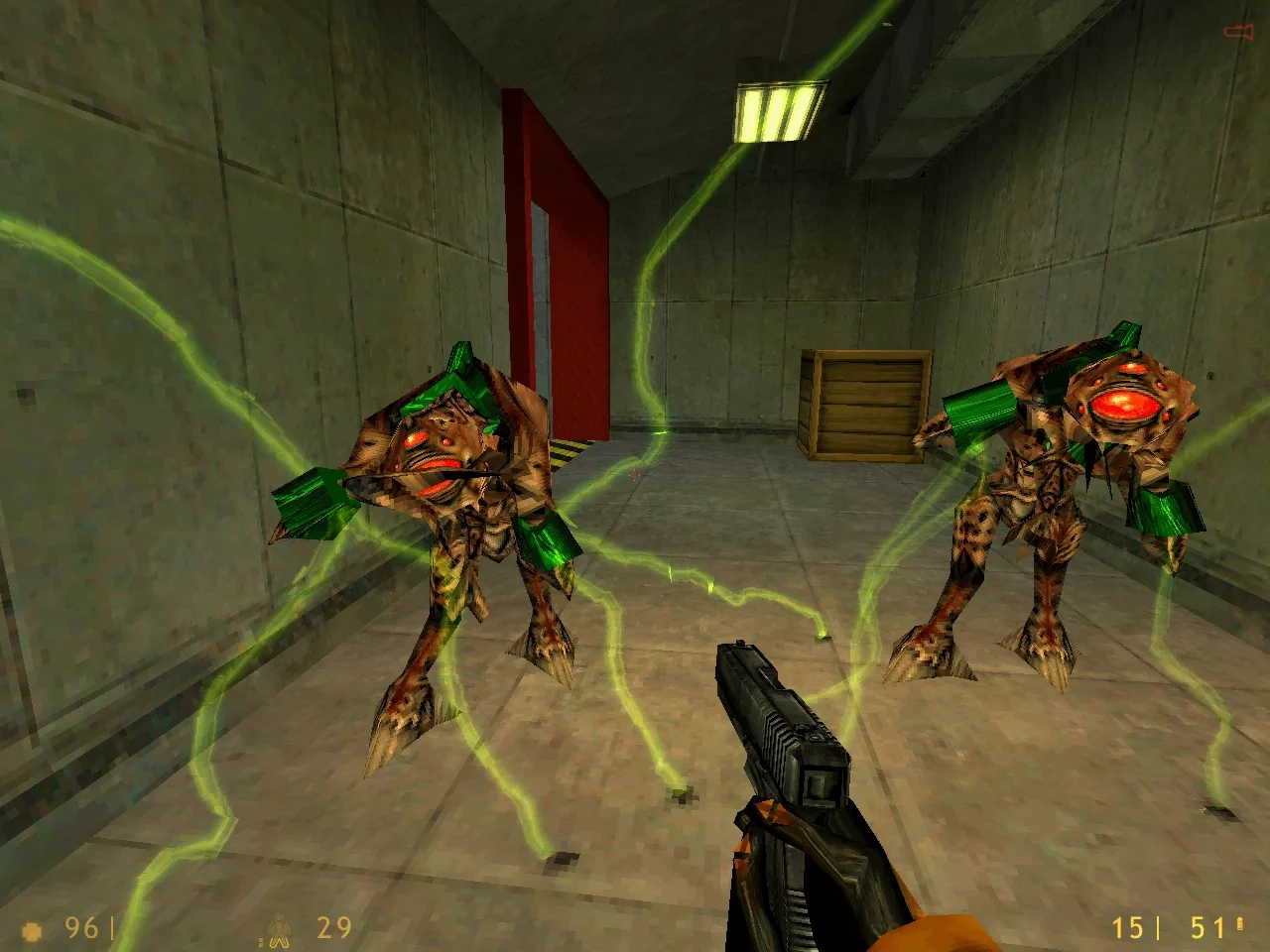The width and height of the screenshot is (1270, 952).
Task: Click the bullet icon beside the ammo count
Action: 1240,924
